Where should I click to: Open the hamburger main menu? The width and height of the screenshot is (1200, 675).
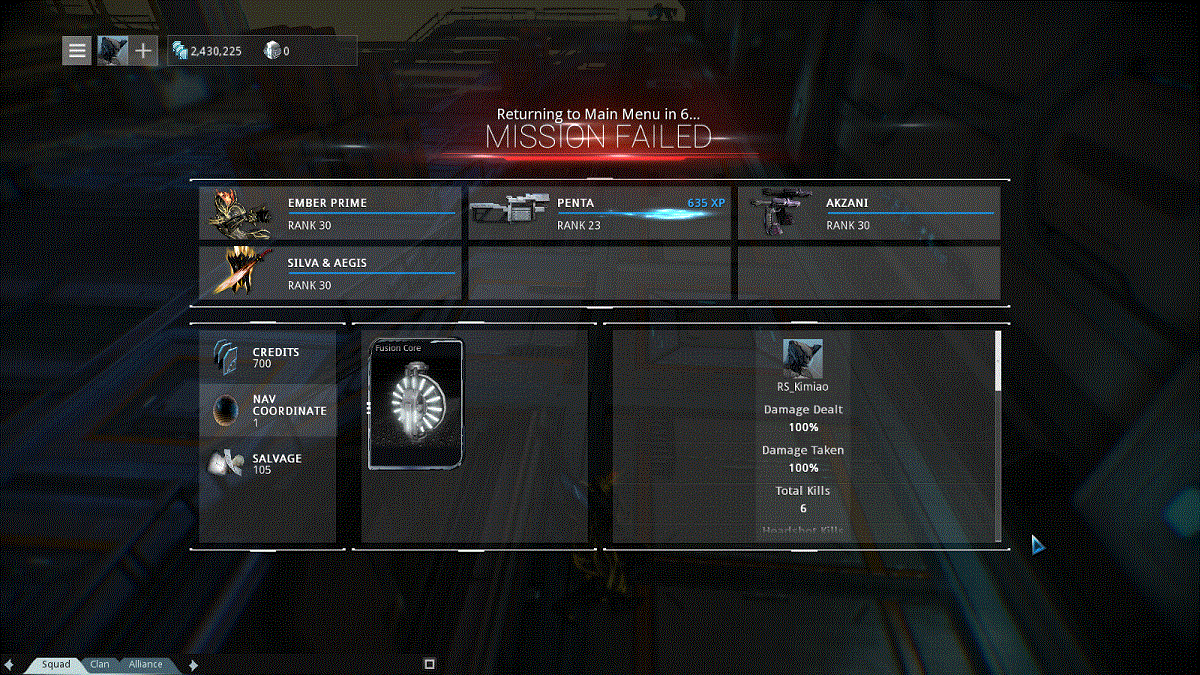pos(77,50)
